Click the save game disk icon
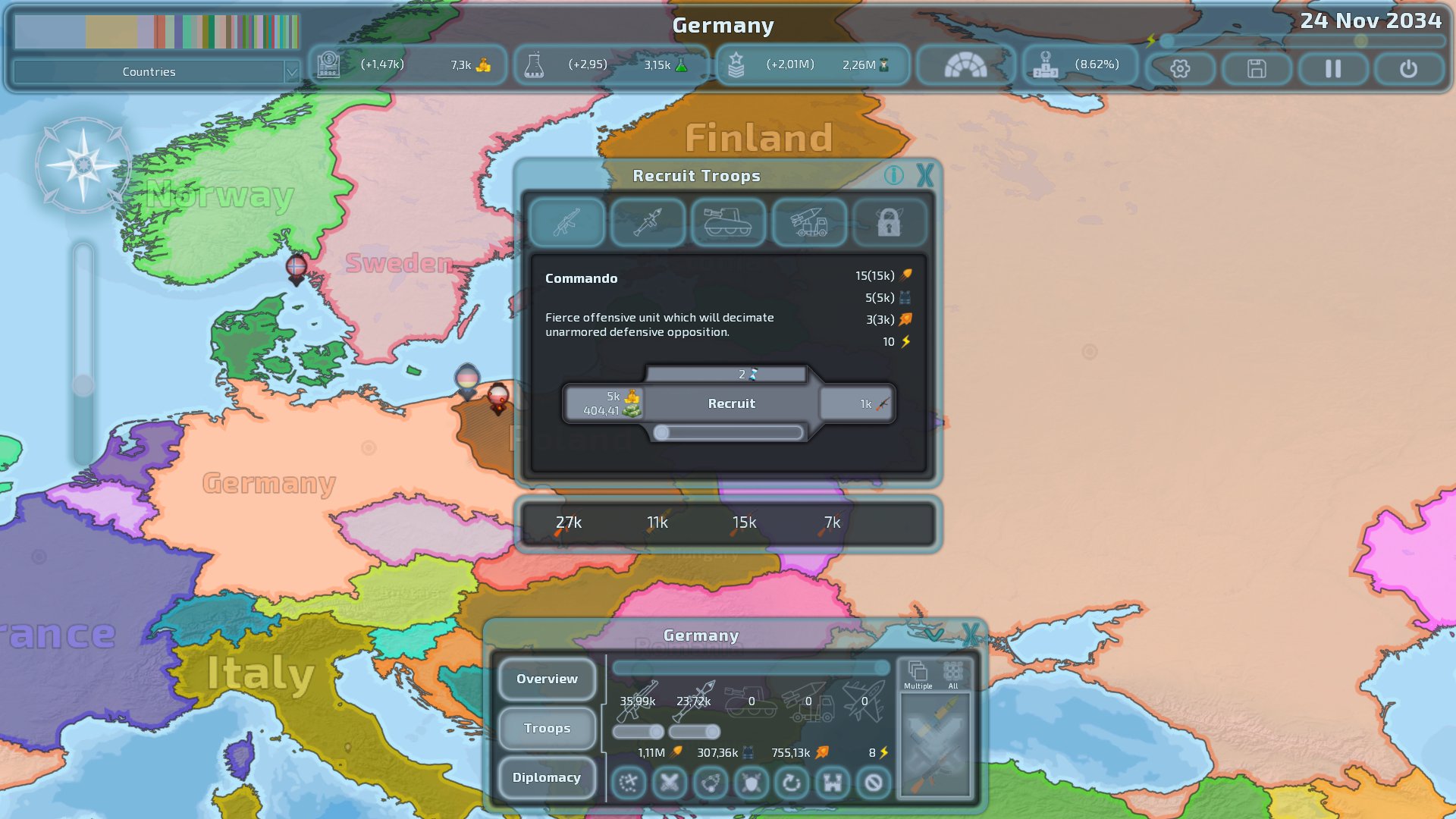Image resolution: width=1456 pixels, height=819 pixels. tap(1255, 68)
